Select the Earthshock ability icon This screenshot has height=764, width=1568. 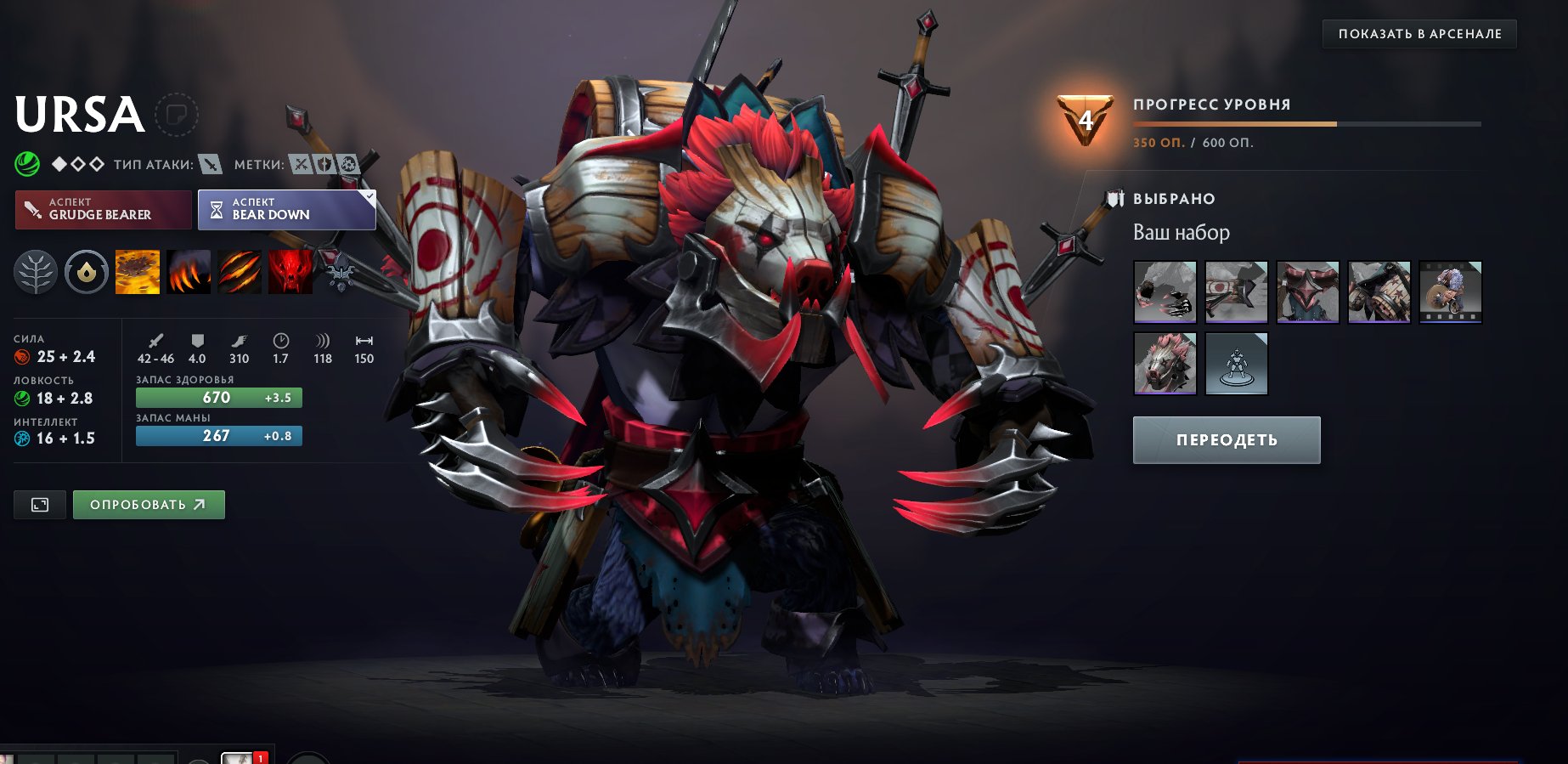[138, 273]
